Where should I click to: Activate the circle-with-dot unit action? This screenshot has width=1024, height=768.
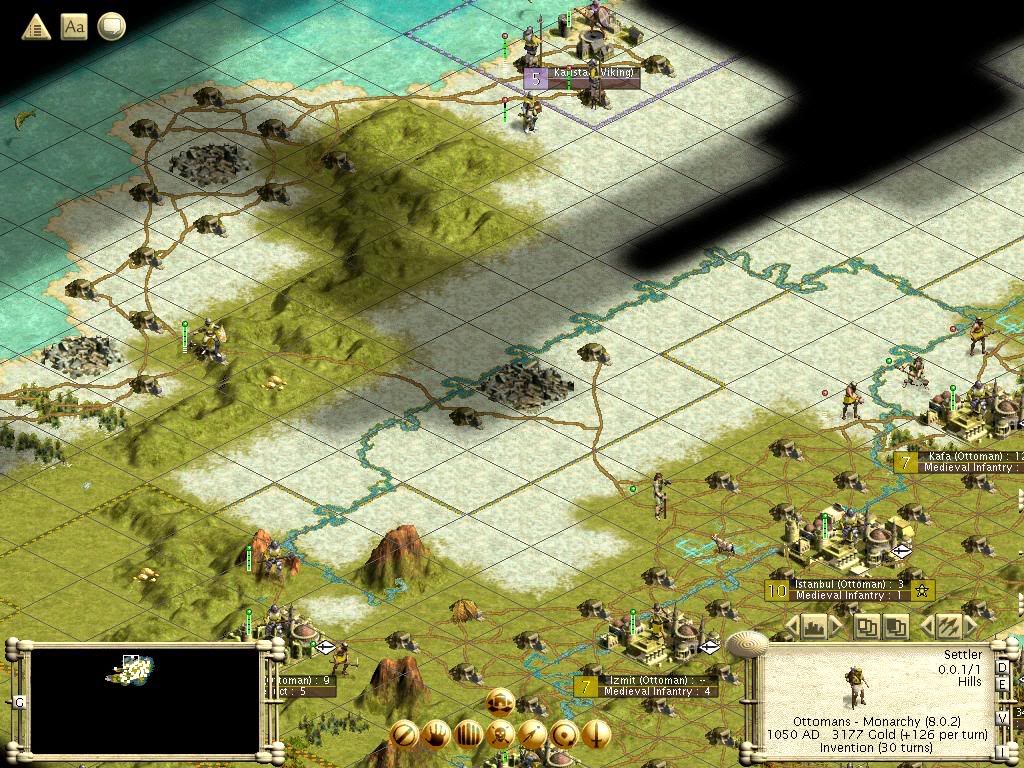click(x=564, y=735)
